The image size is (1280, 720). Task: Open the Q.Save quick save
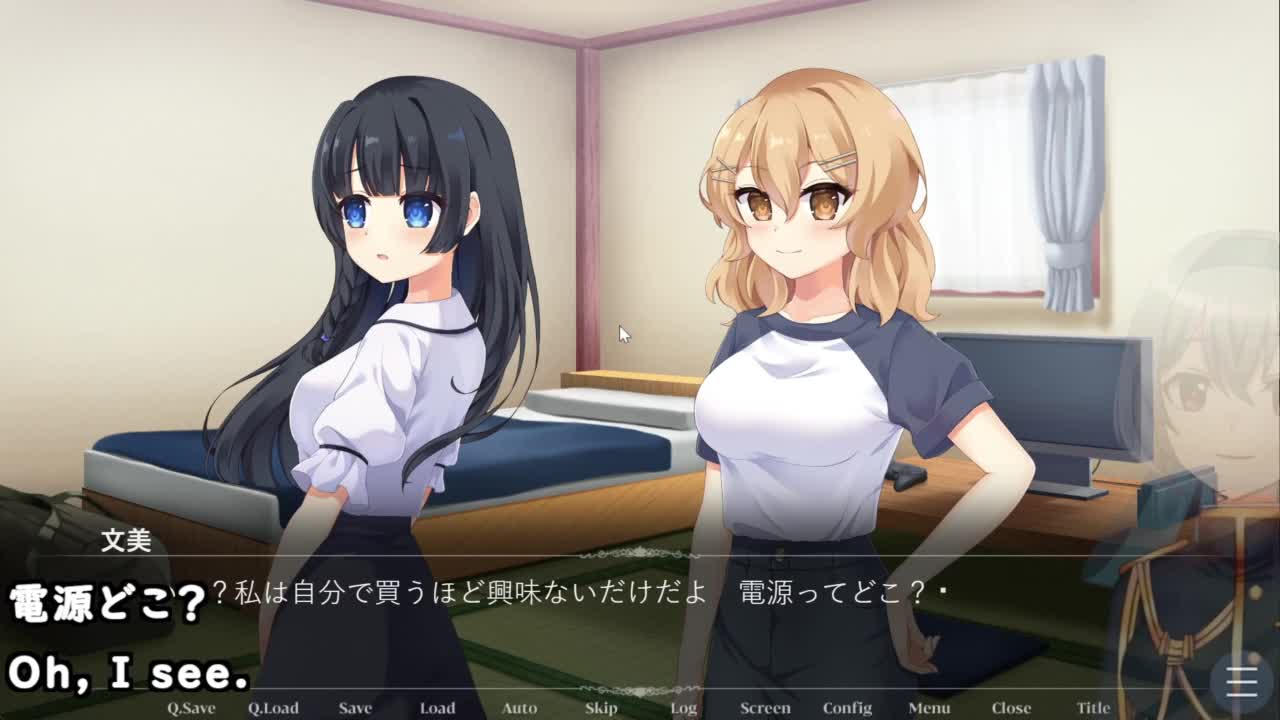(x=191, y=708)
